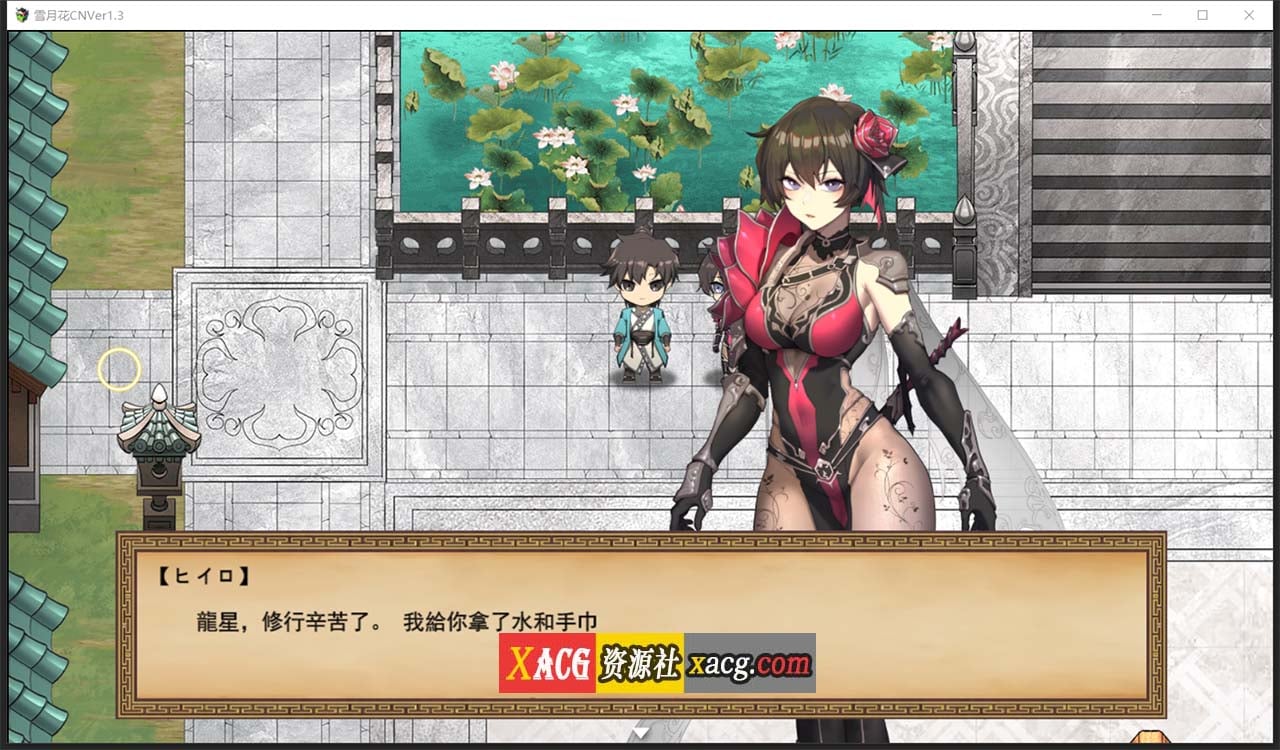The image size is (1280, 750).
Task: Close the 雪月花CNVer1.3 window
Action: [1249, 14]
